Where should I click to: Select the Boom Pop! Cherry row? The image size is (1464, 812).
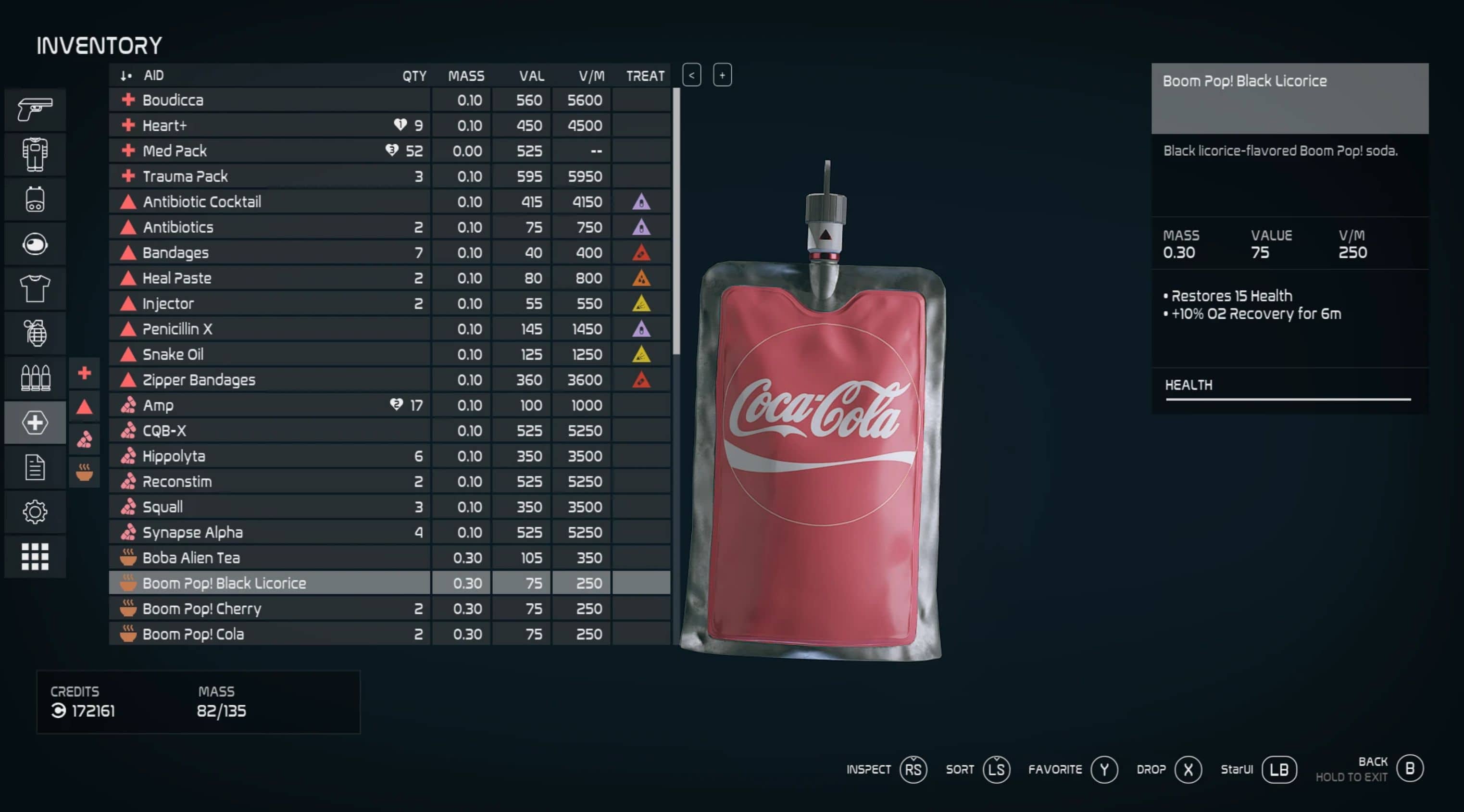point(269,609)
